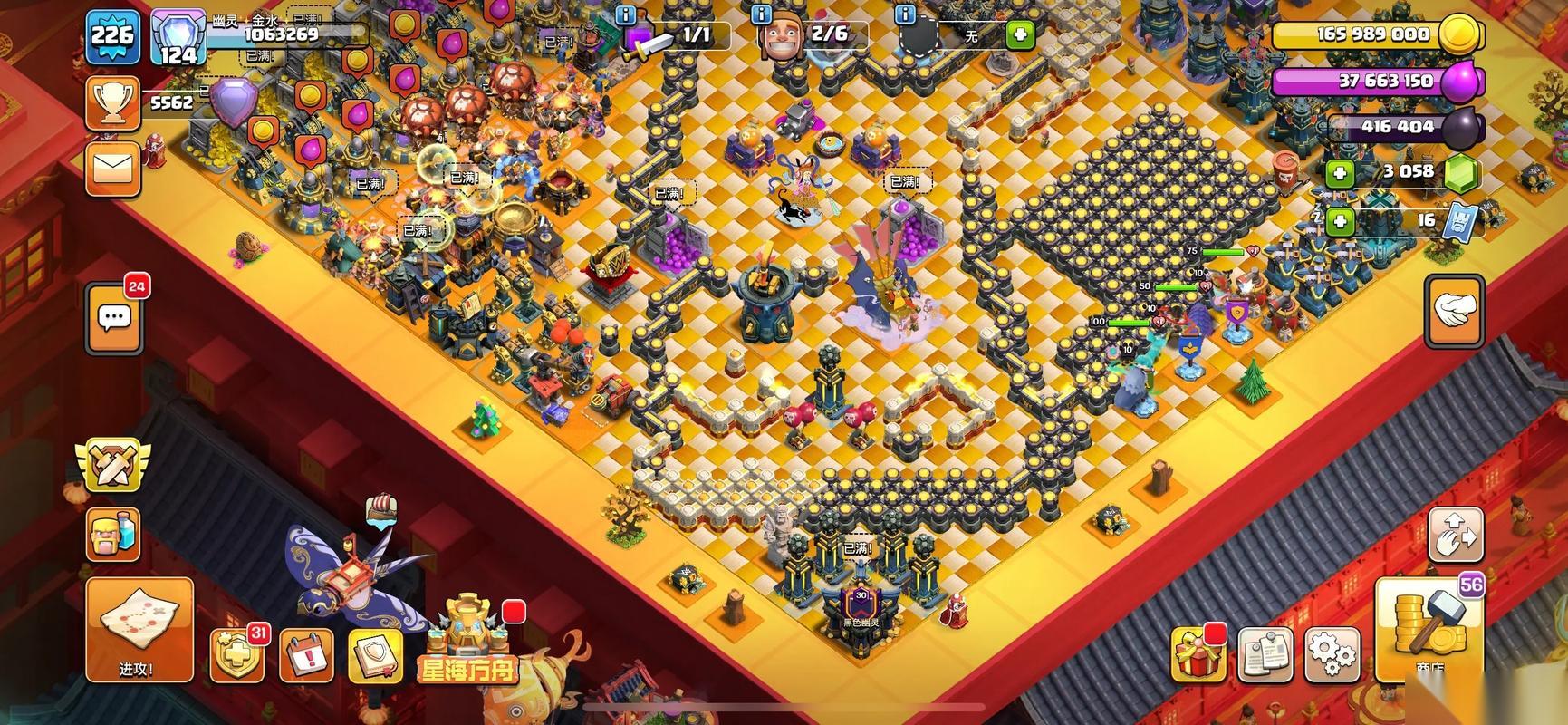
Task: Open the mail envelope inbox
Action: [x=113, y=169]
